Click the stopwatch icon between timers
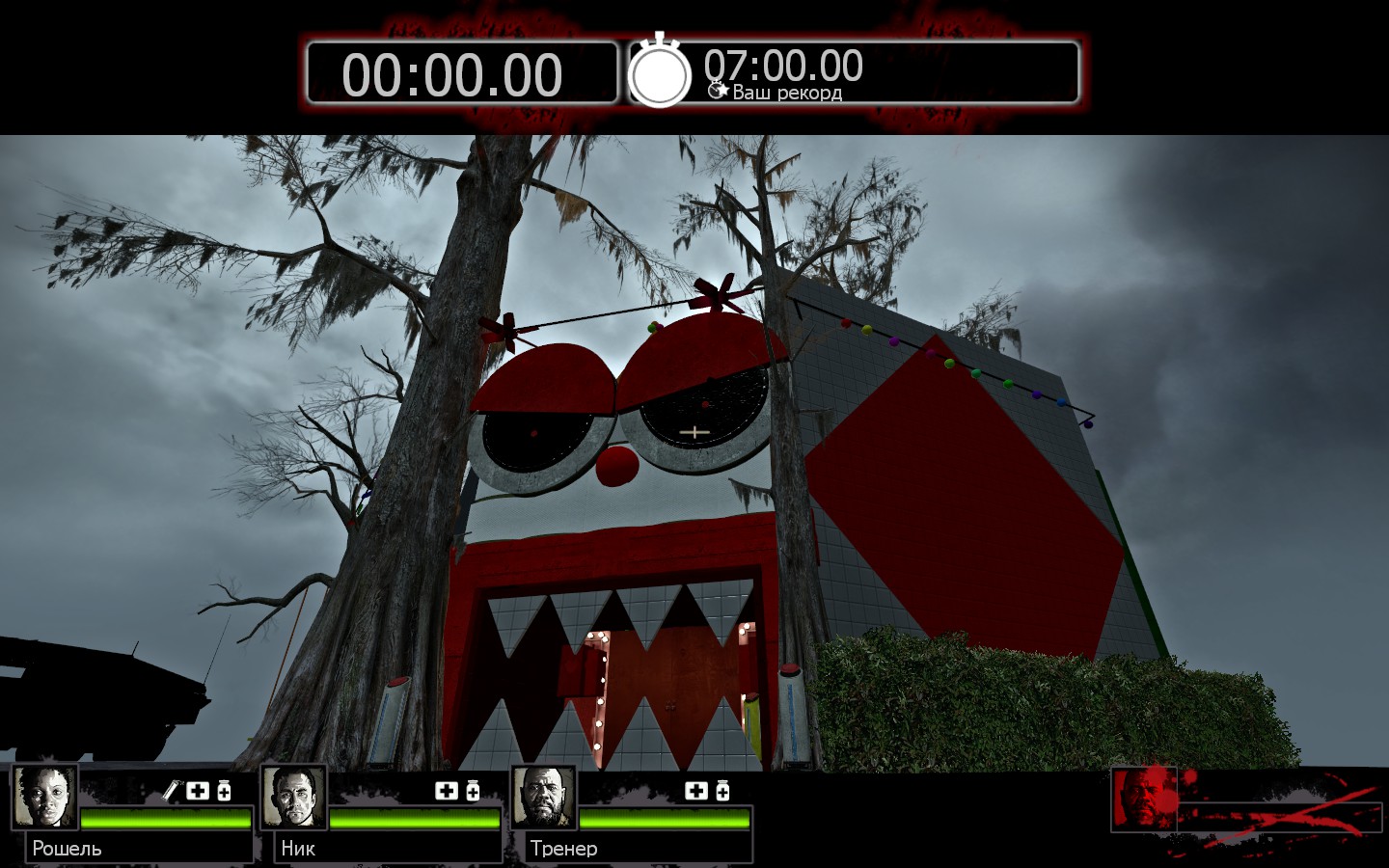Viewport: 1389px width, 868px height. [x=660, y=72]
